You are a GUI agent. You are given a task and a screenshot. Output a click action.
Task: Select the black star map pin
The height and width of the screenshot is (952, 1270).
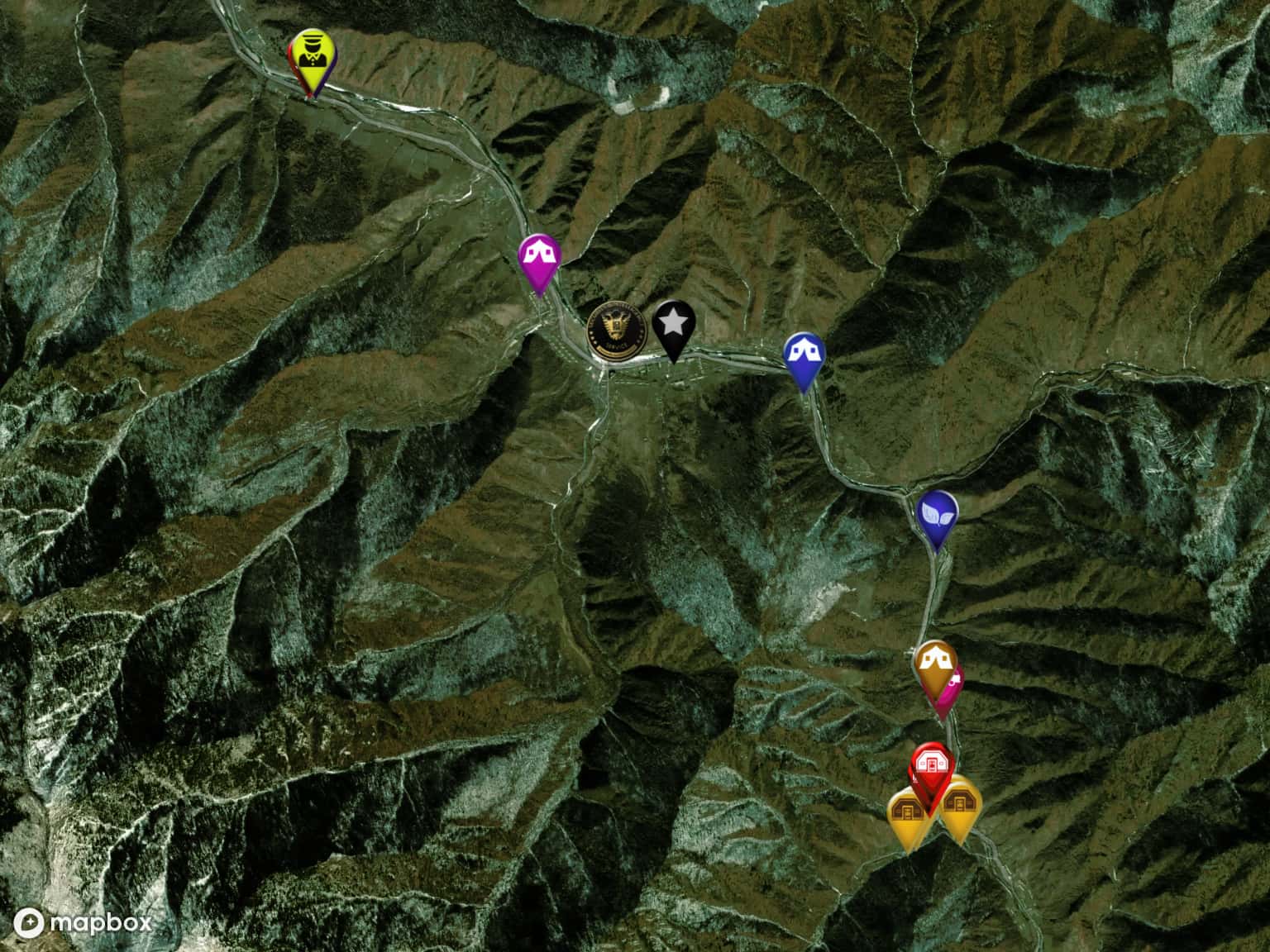point(674,324)
